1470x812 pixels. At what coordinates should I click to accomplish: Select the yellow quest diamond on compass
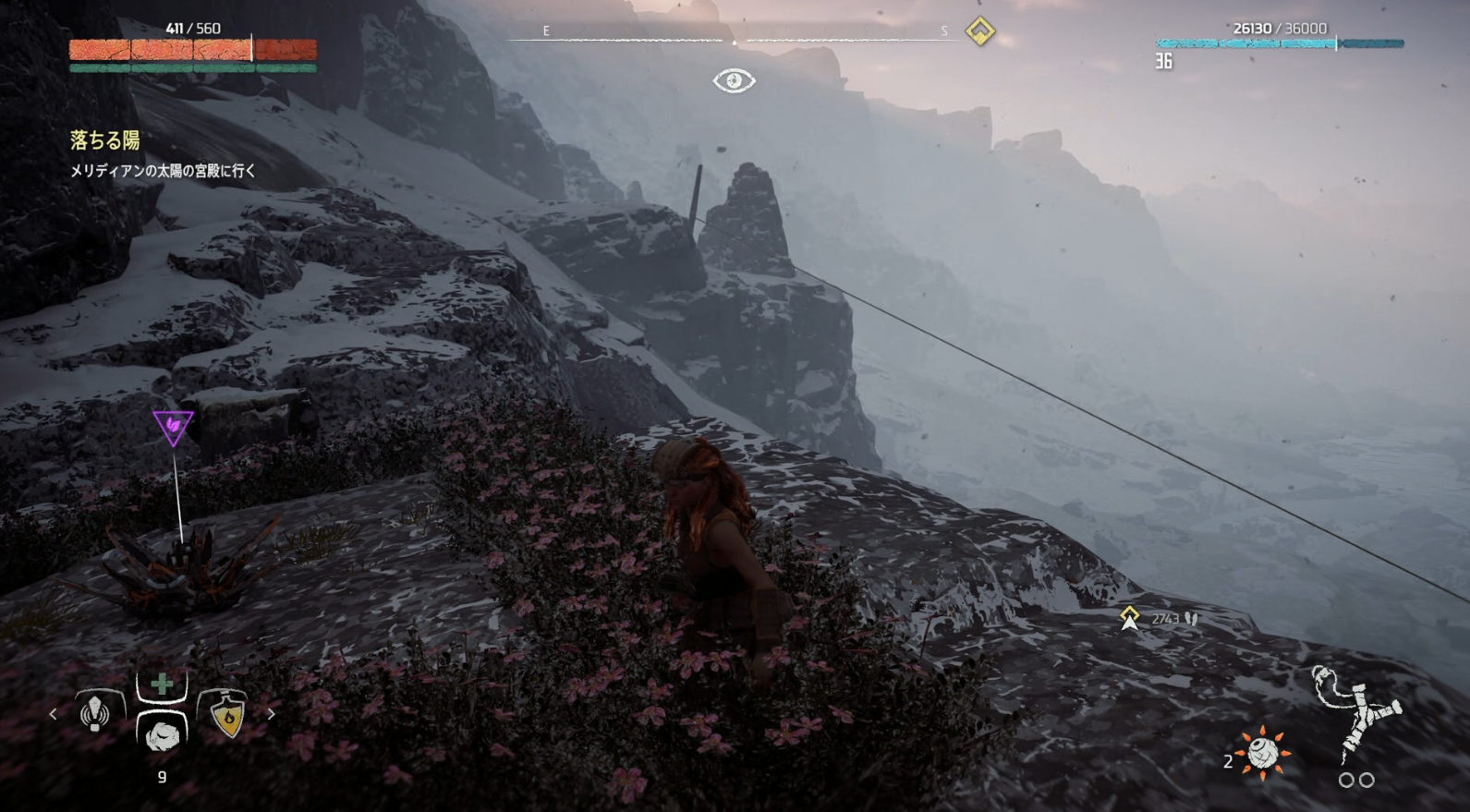point(980,31)
